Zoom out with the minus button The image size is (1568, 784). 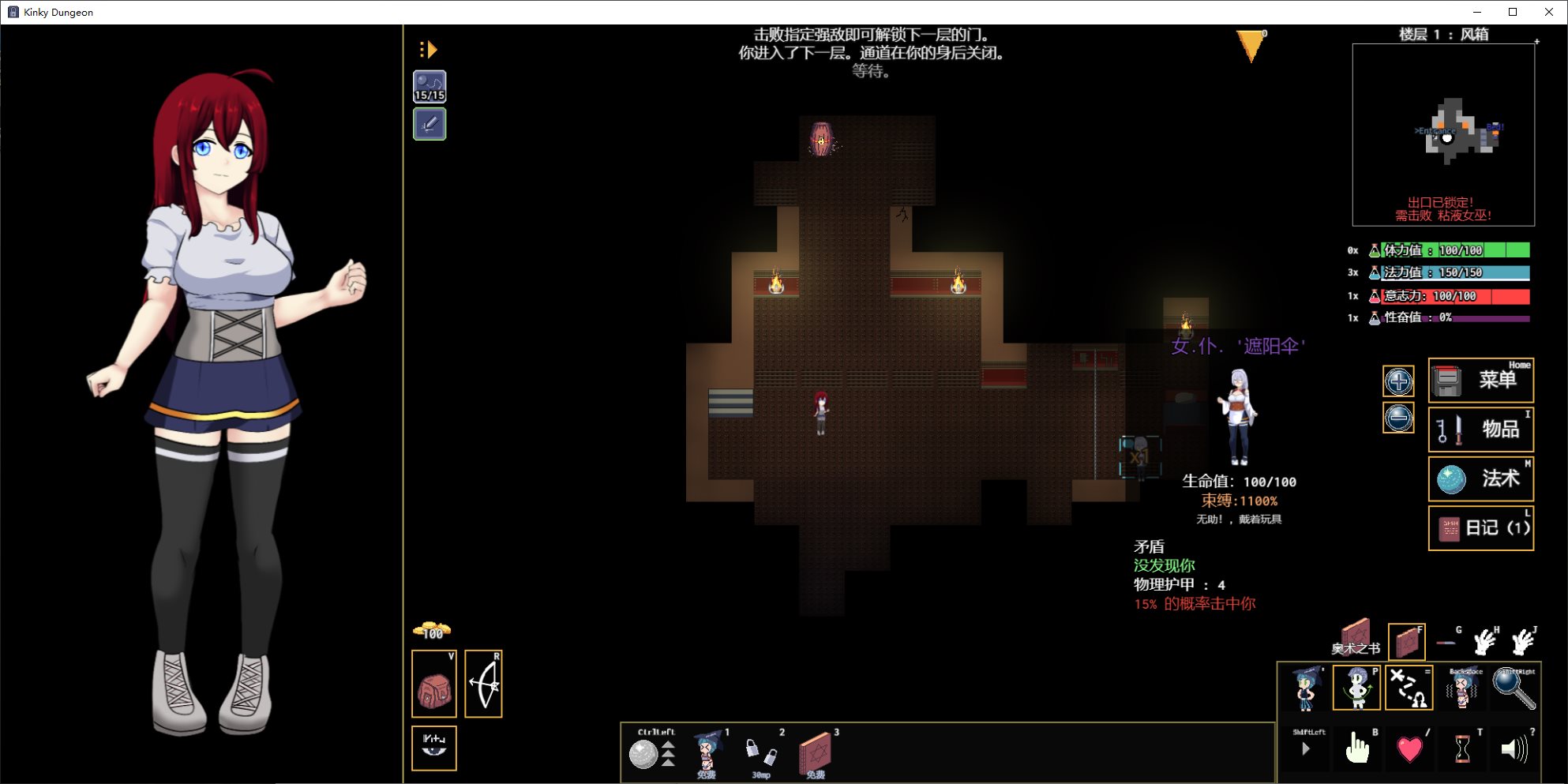pyautogui.click(x=1398, y=418)
